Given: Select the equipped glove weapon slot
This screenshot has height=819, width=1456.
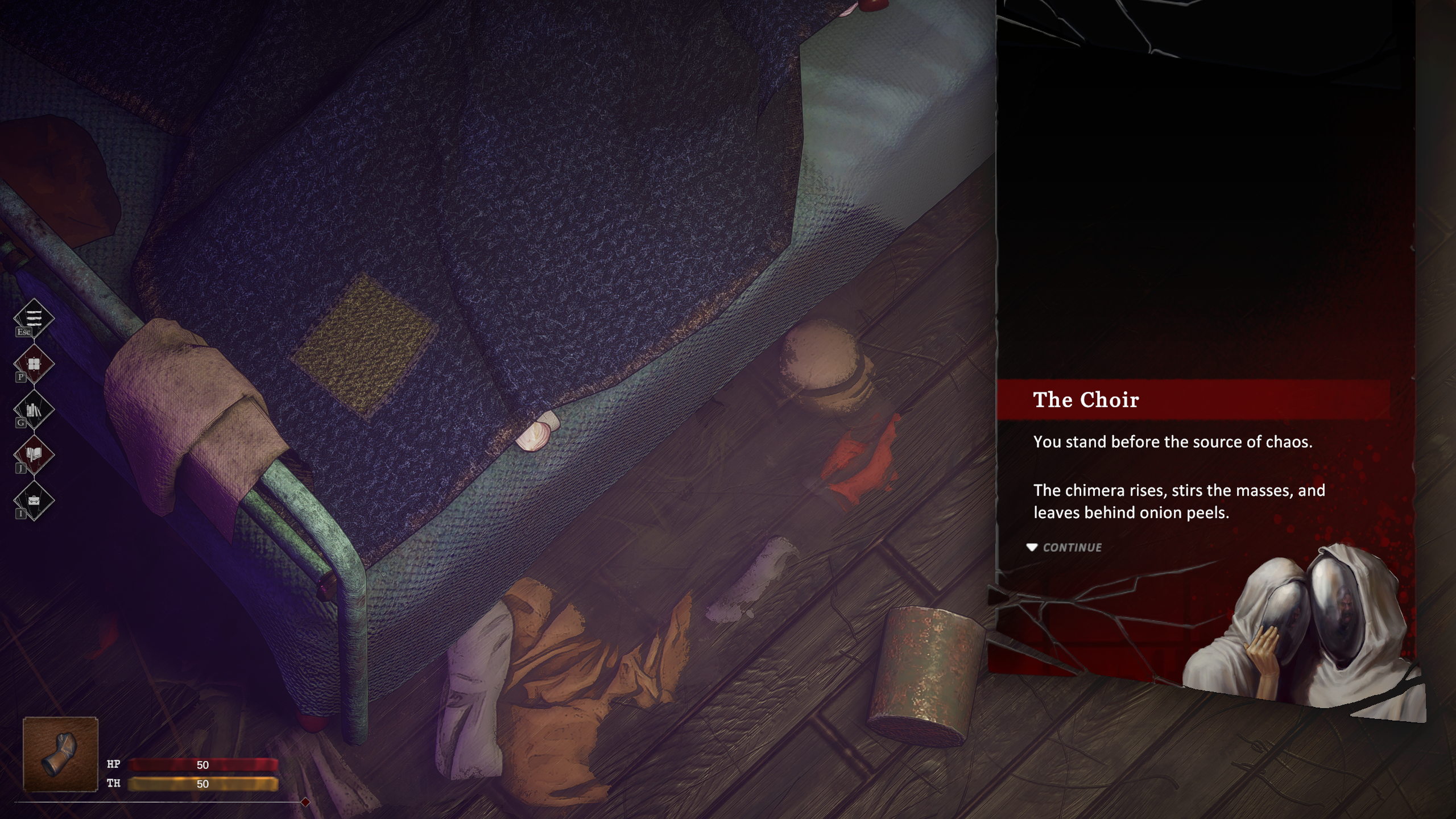Looking at the screenshot, I should 60,754.
